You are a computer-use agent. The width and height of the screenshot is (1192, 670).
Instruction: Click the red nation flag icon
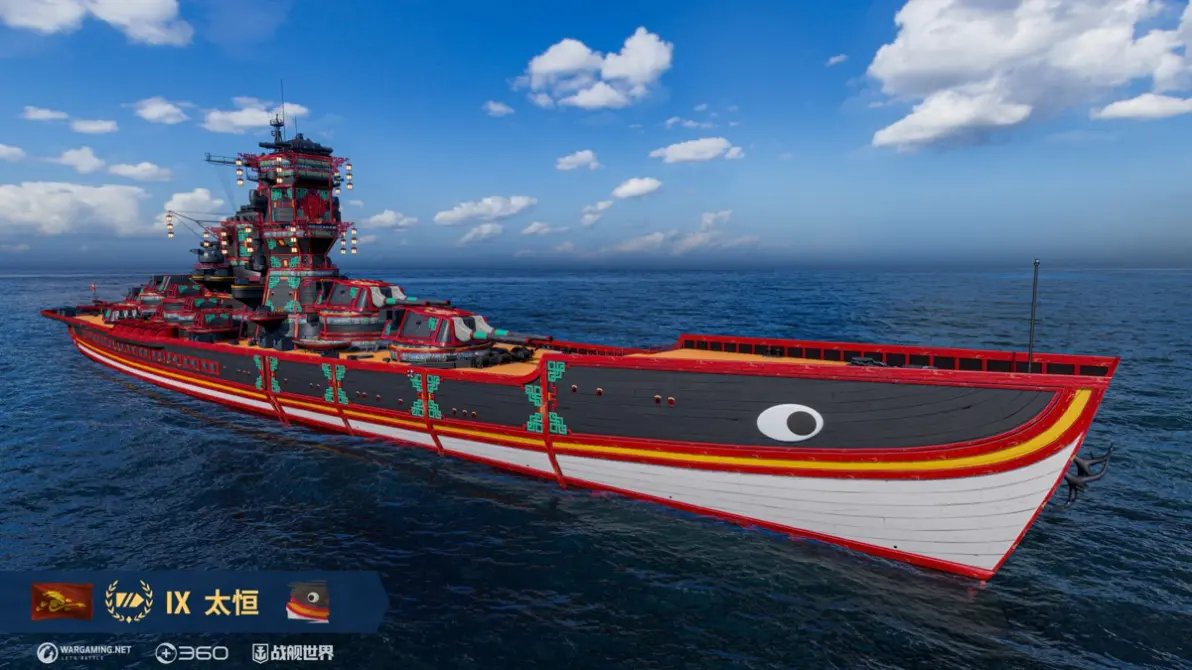pyautogui.click(x=62, y=601)
